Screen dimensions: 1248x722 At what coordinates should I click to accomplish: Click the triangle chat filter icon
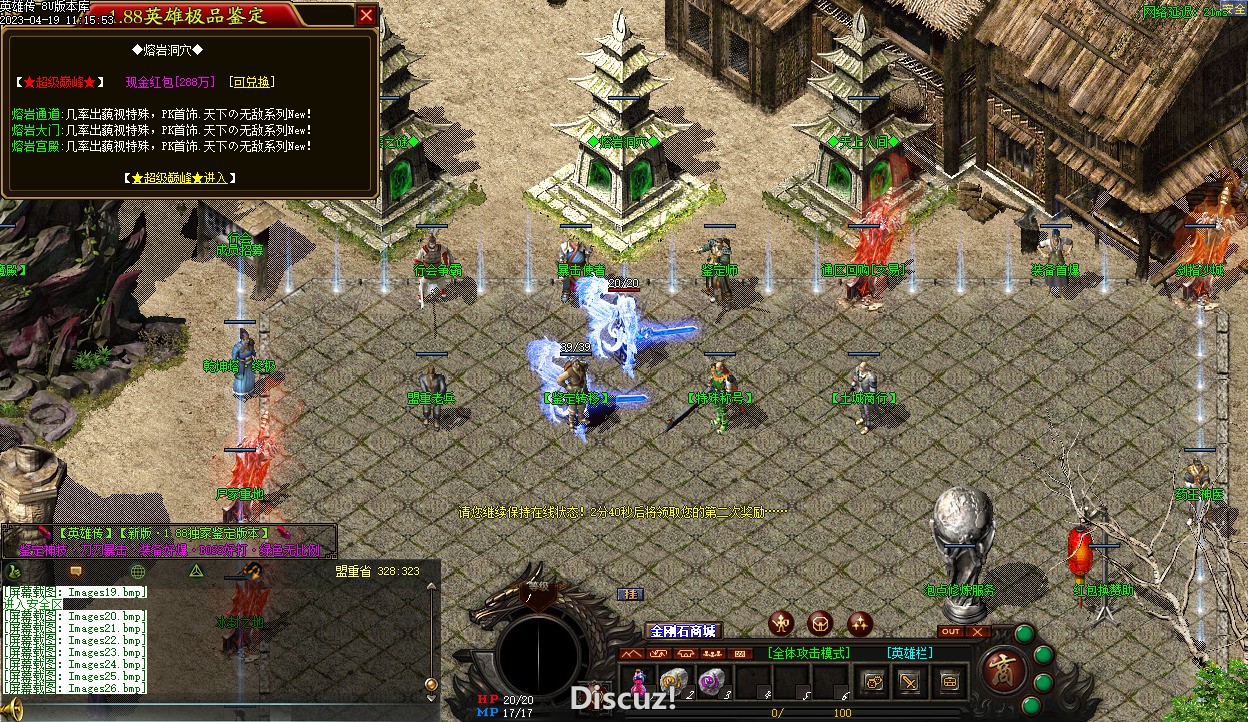[197, 571]
